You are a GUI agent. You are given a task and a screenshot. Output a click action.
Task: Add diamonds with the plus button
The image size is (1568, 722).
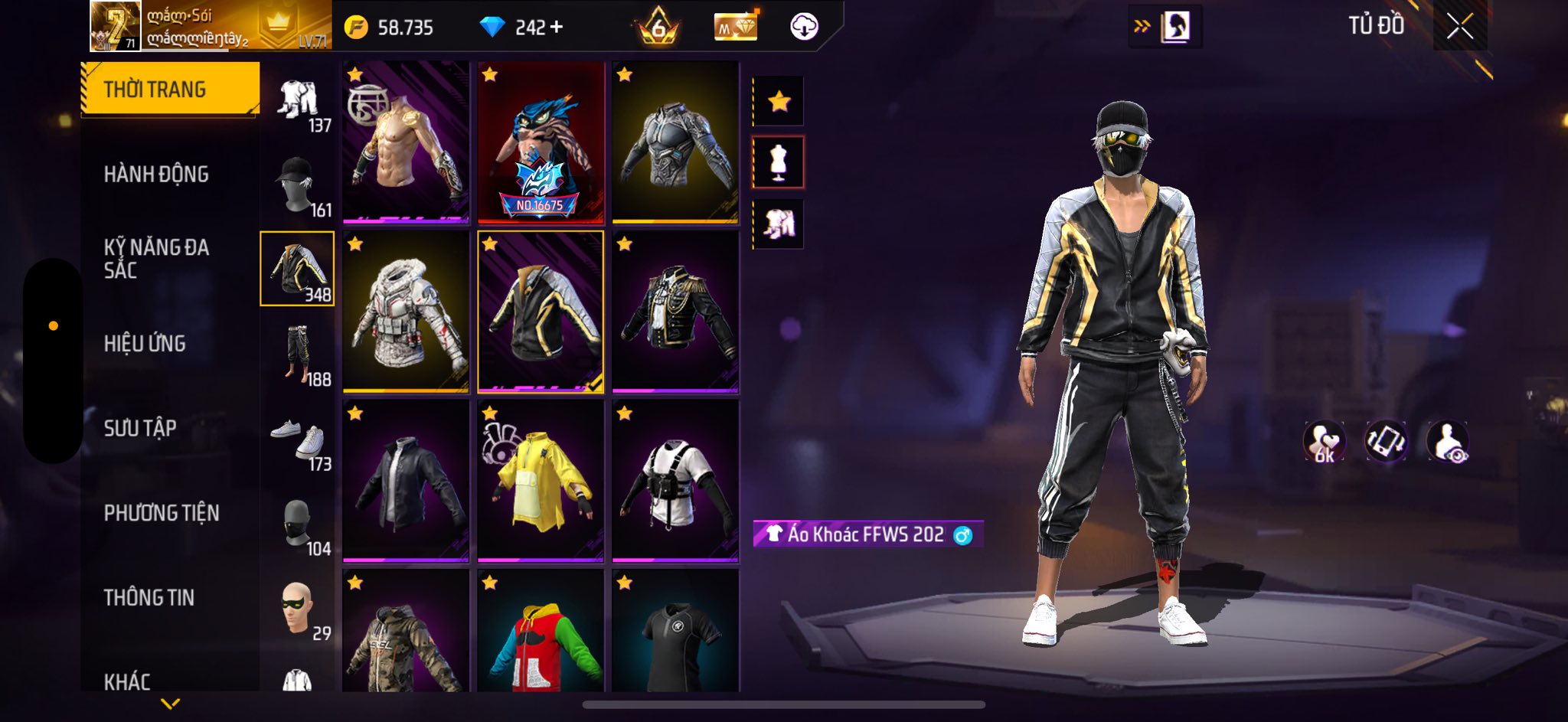(x=557, y=28)
